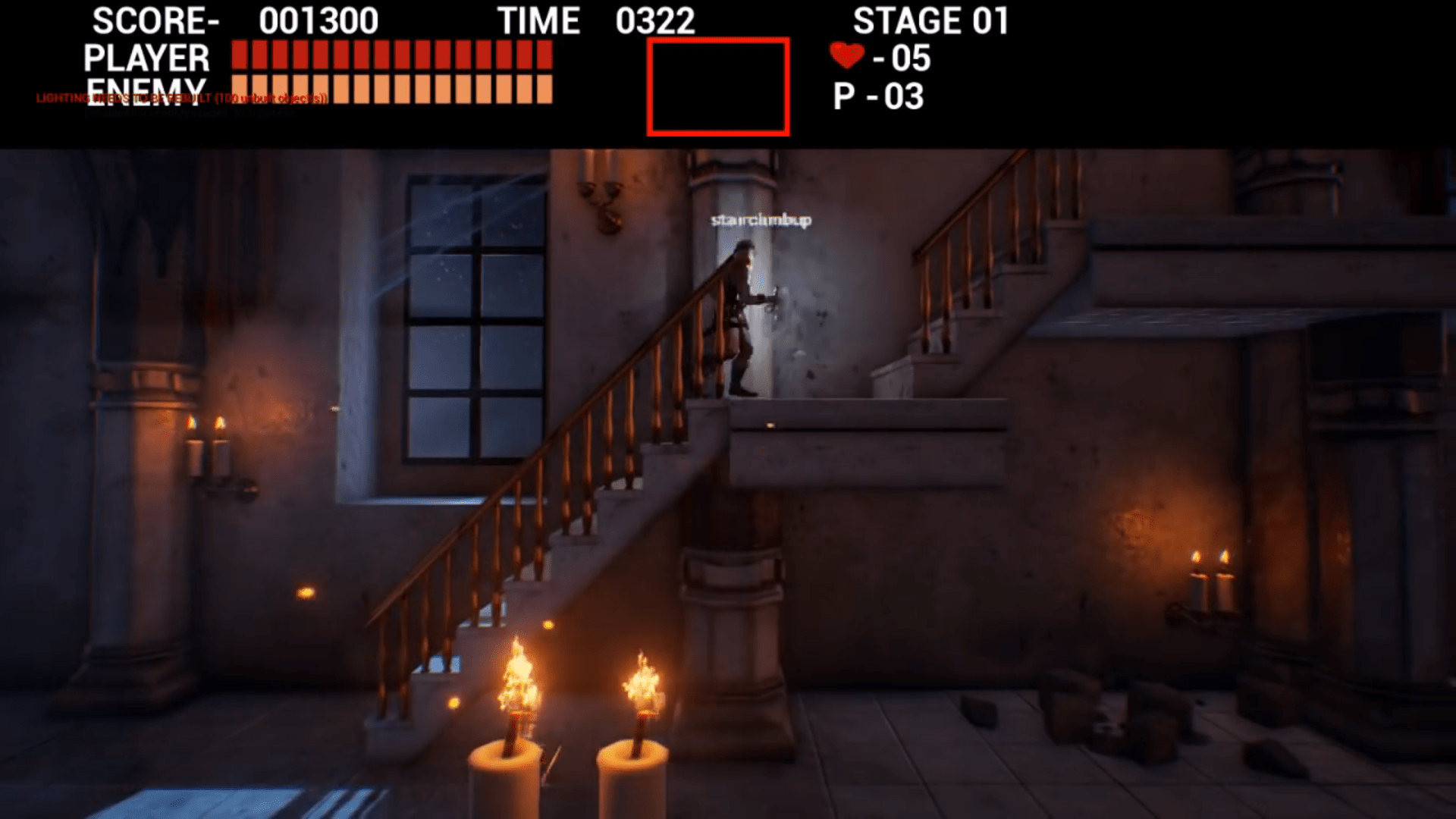Click the ENEMY label text
The image size is (1456, 819).
(x=146, y=87)
